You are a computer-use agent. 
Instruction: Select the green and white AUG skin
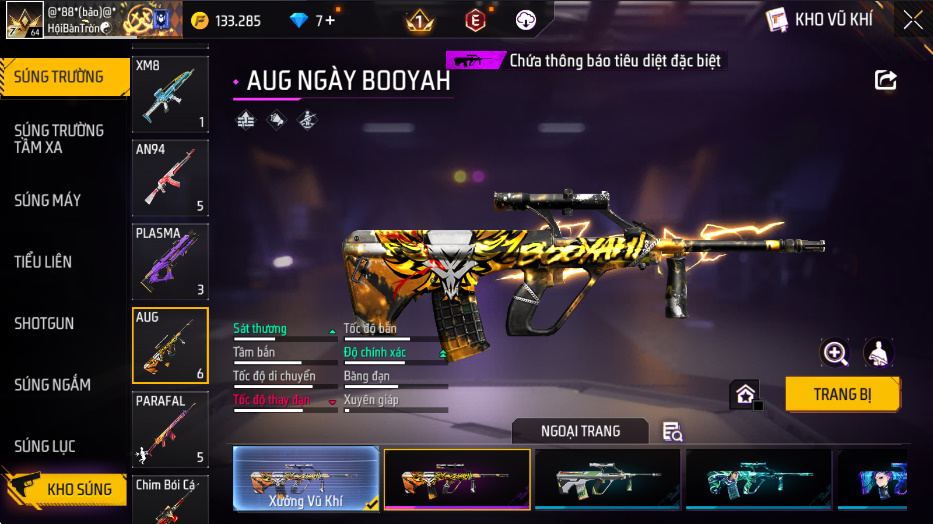point(607,479)
